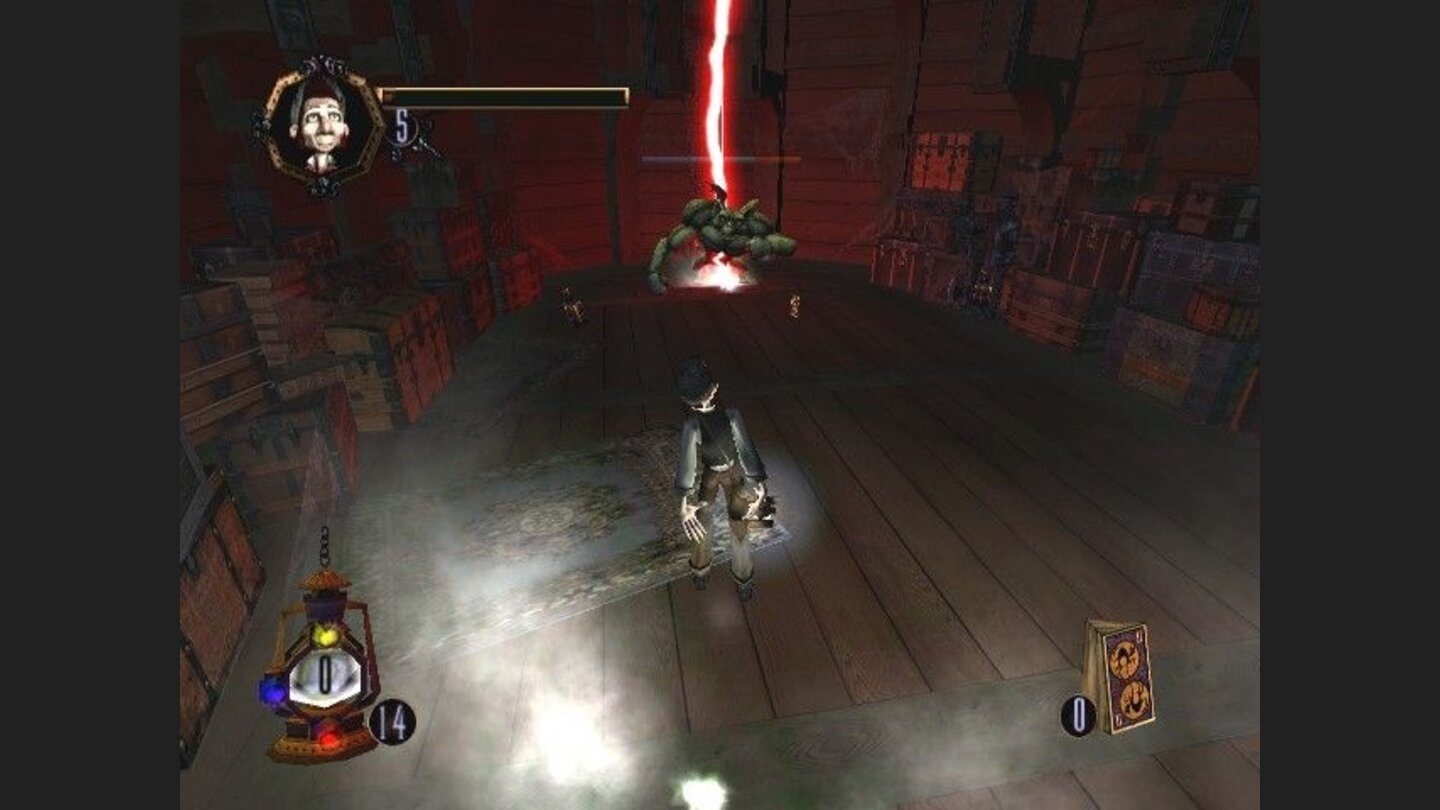Select the red gem on the lantern
The width and height of the screenshot is (1440, 810).
329,737
